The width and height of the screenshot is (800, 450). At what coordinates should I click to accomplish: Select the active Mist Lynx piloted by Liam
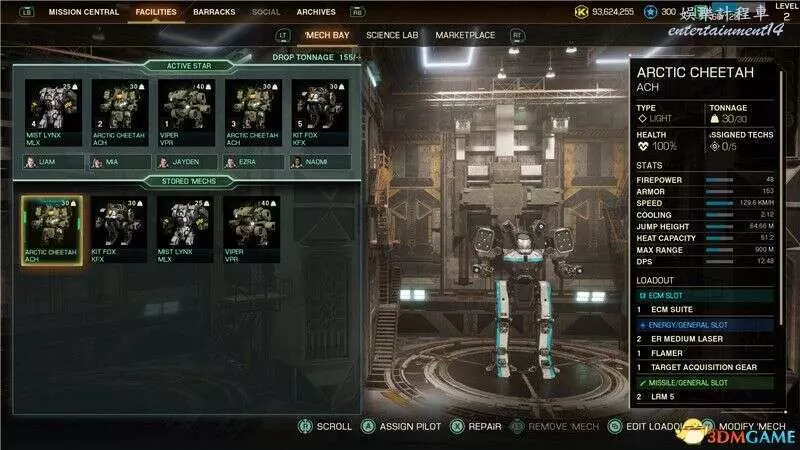click(x=53, y=114)
